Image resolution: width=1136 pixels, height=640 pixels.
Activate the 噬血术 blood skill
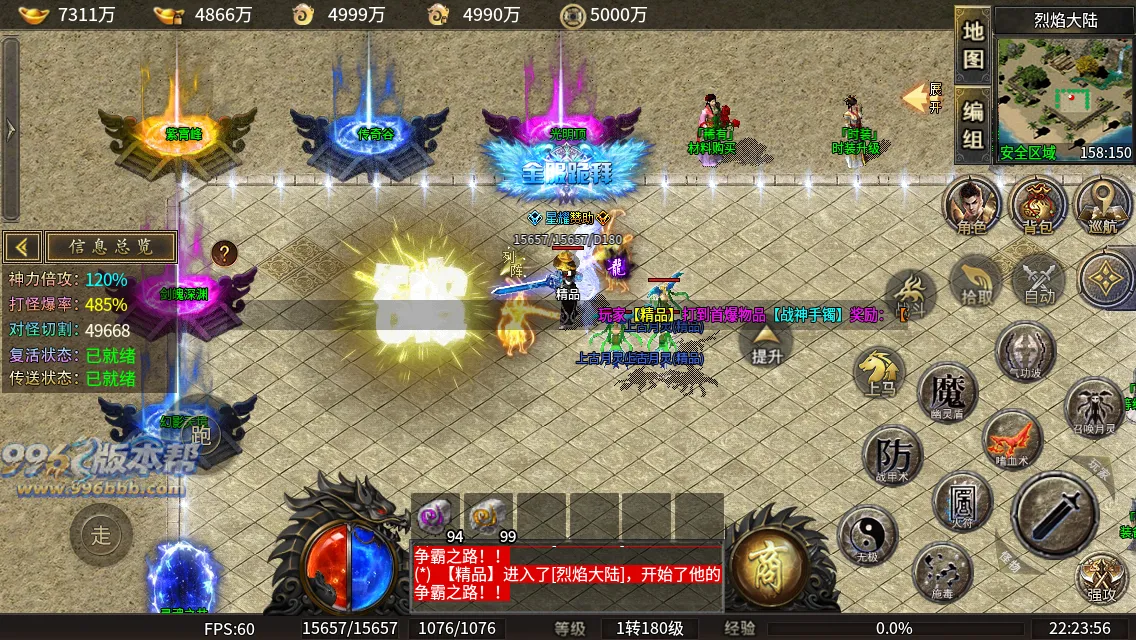click(1012, 440)
